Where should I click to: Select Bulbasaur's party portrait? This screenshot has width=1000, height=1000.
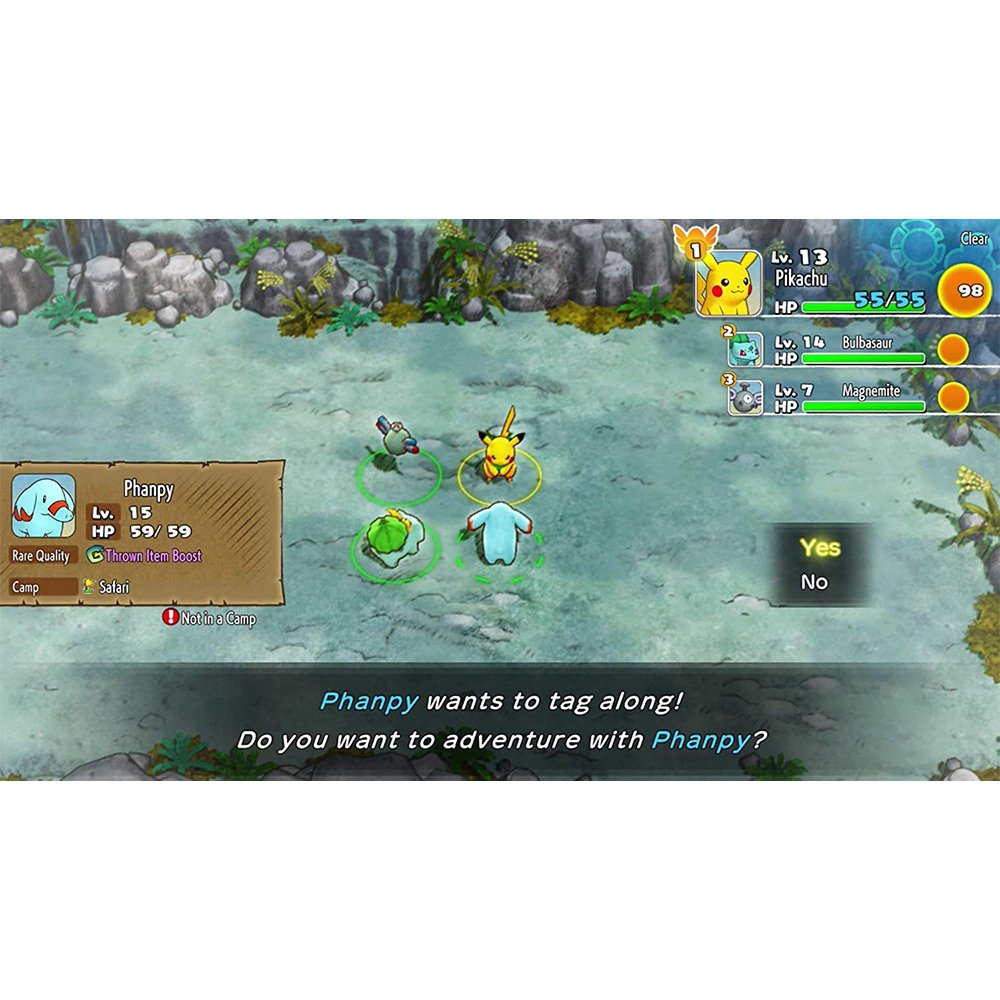click(x=745, y=350)
